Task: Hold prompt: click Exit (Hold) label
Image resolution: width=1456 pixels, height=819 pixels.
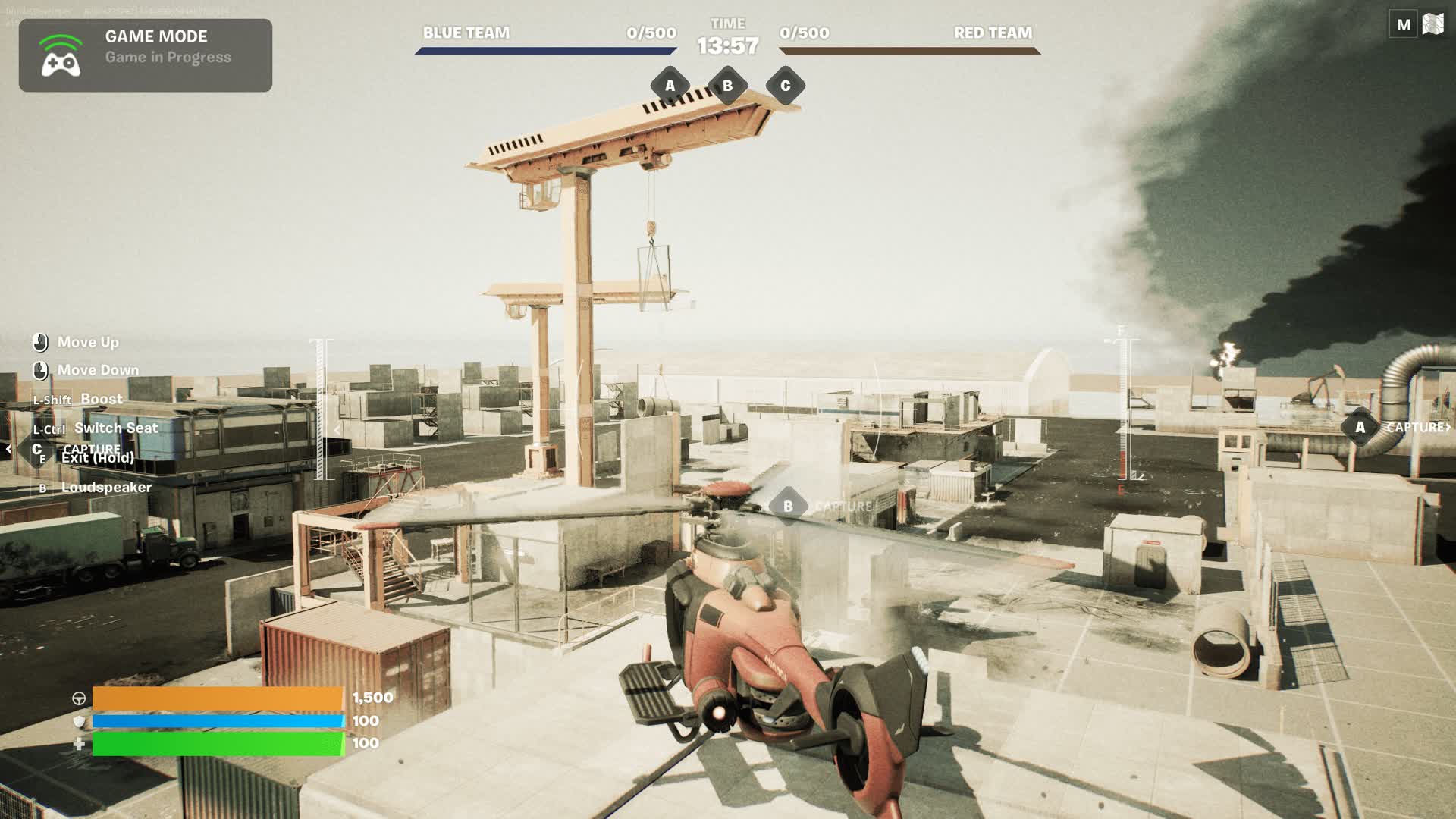Action: [97, 458]
